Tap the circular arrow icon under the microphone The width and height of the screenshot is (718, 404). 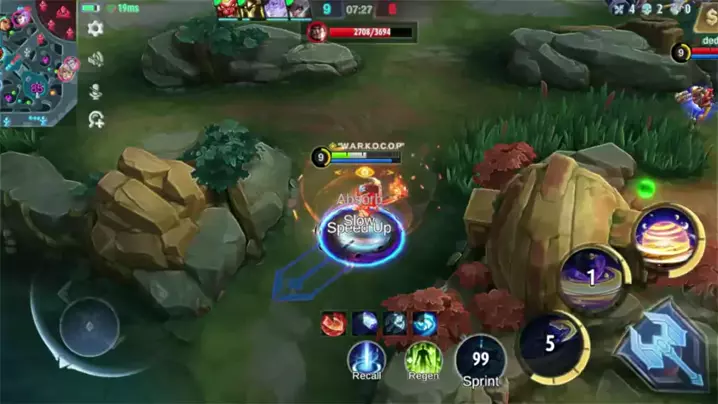coord(95,120)
